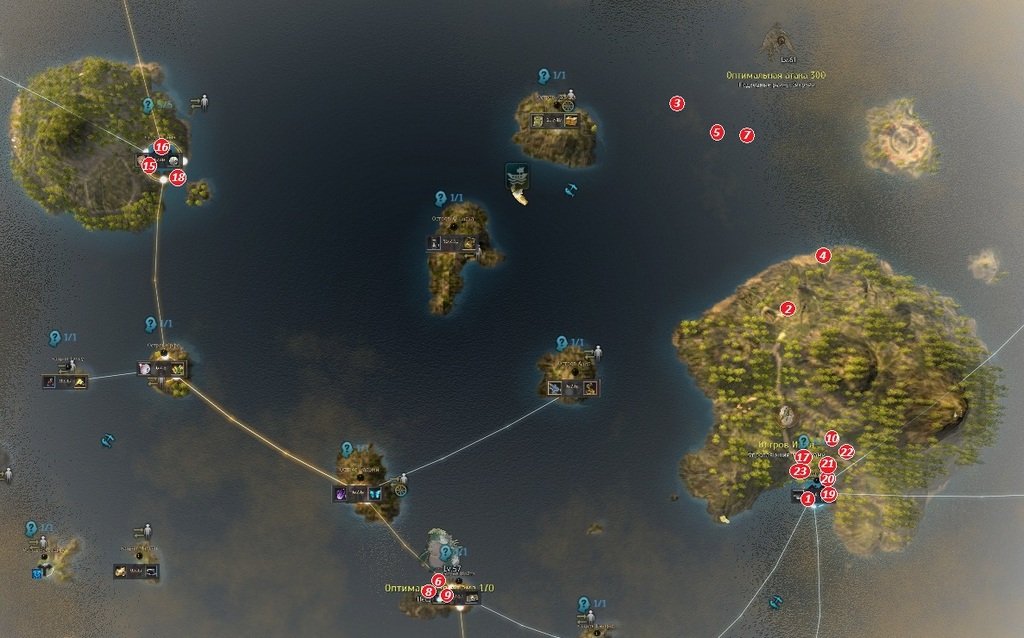Open map marker number 21
This screenshot has height=638, width=1024.
click(x=827, y=464)
